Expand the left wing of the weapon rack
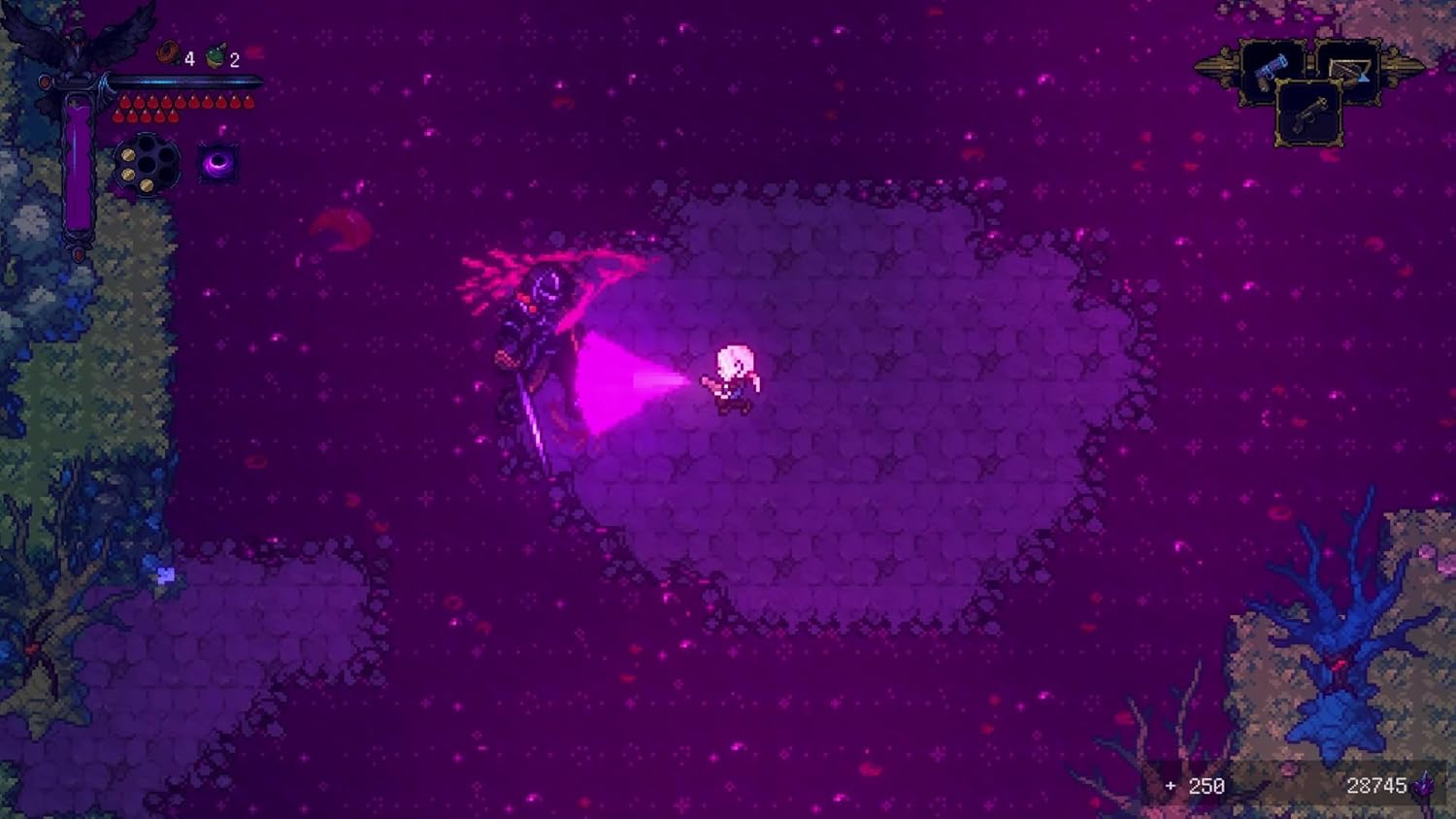 (1219, 68)
